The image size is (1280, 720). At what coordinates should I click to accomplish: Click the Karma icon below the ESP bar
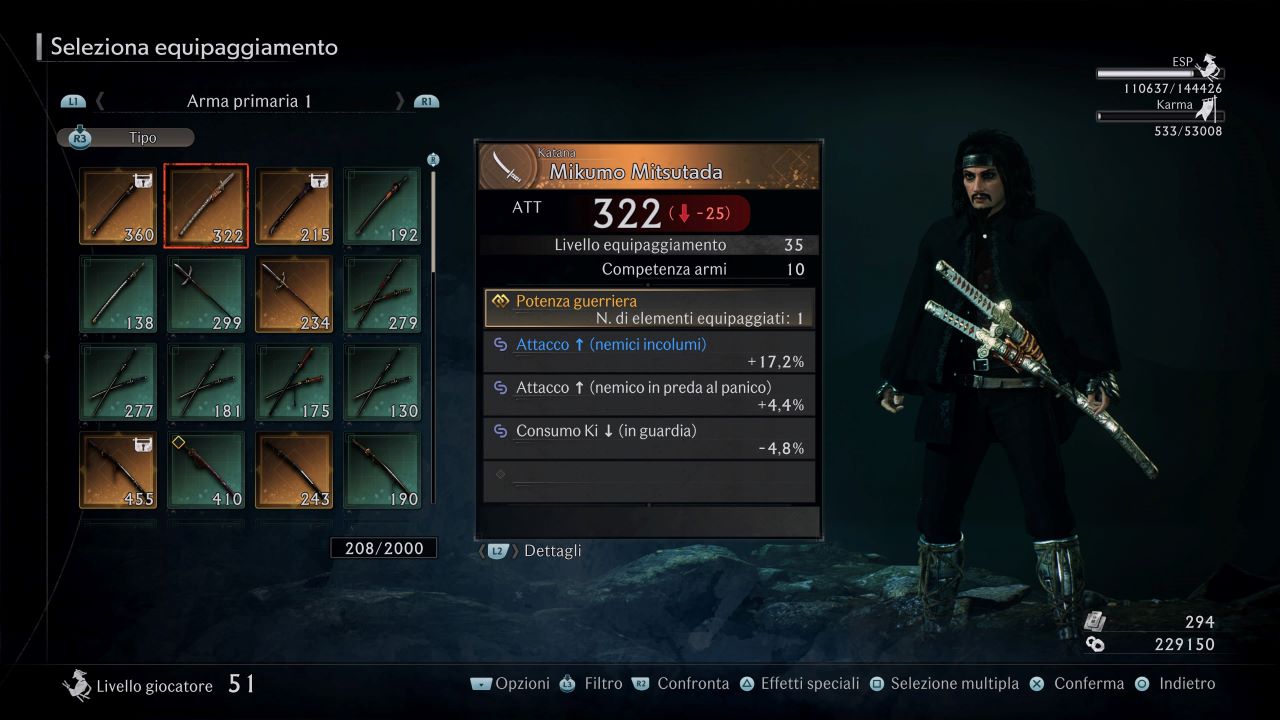pyautogui.click(x=1207, y=109)
